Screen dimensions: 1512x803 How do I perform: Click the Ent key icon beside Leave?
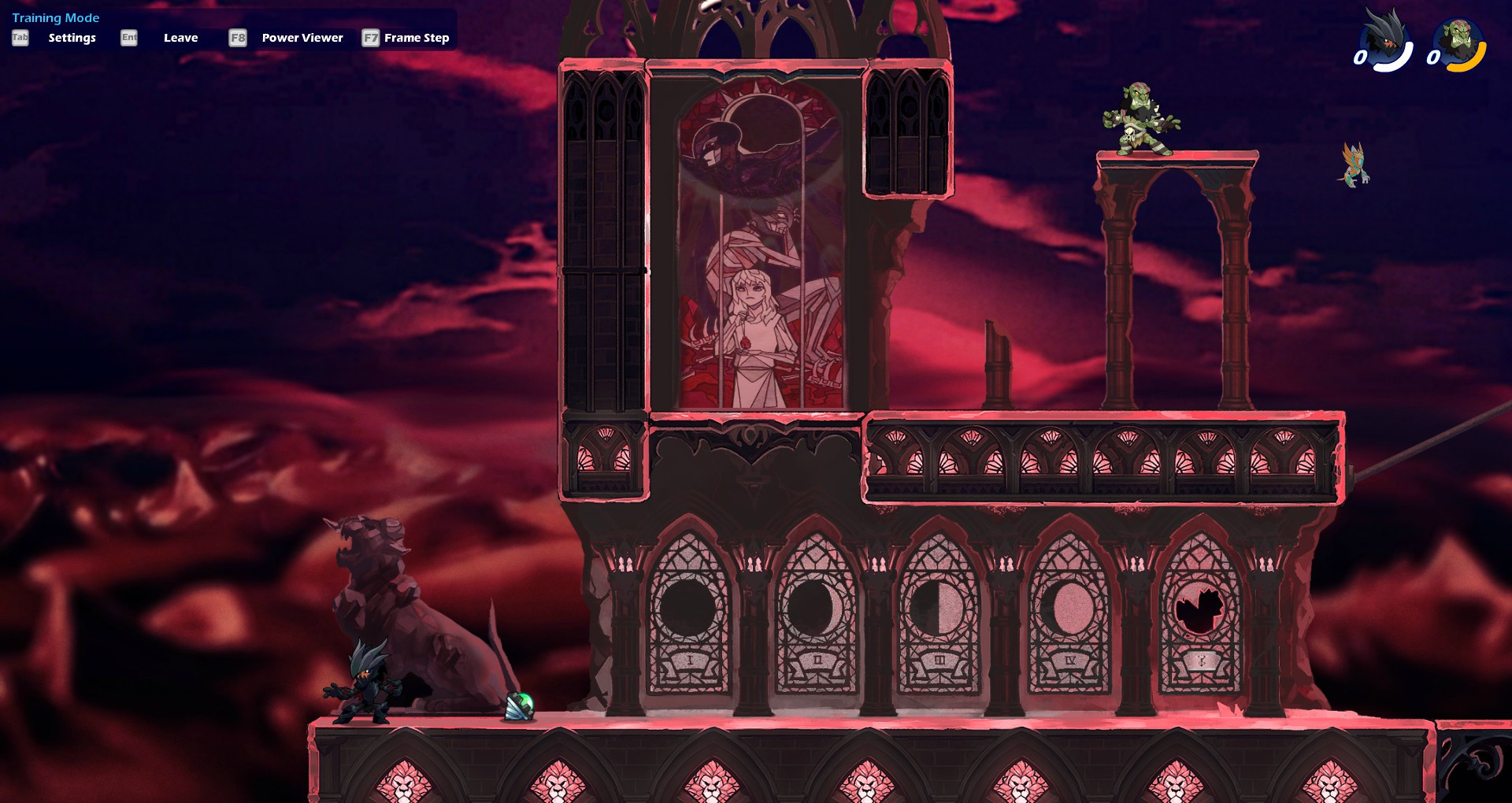128,37
